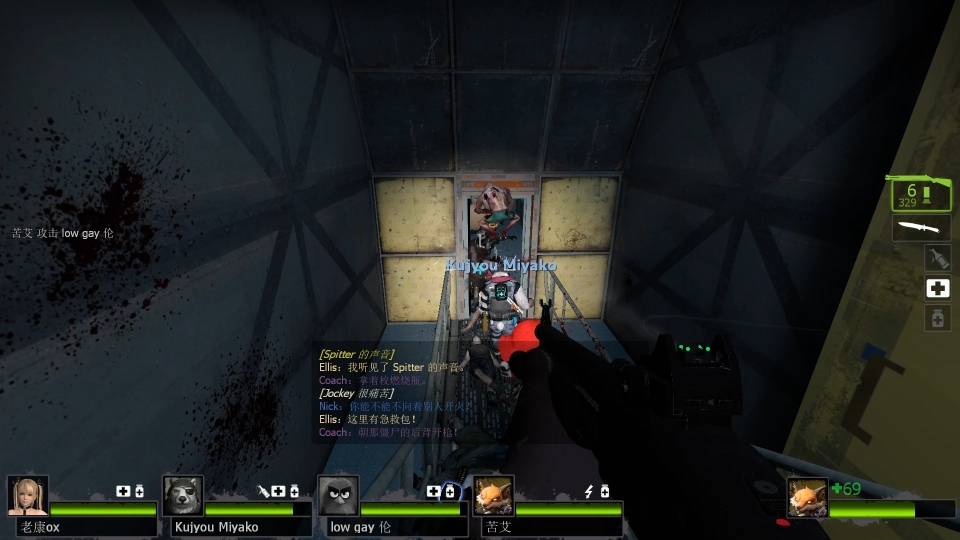Select low gay 伦's angry bird portrait
Viewport: 960px width, 540px height.
click(x=338, y=495)
